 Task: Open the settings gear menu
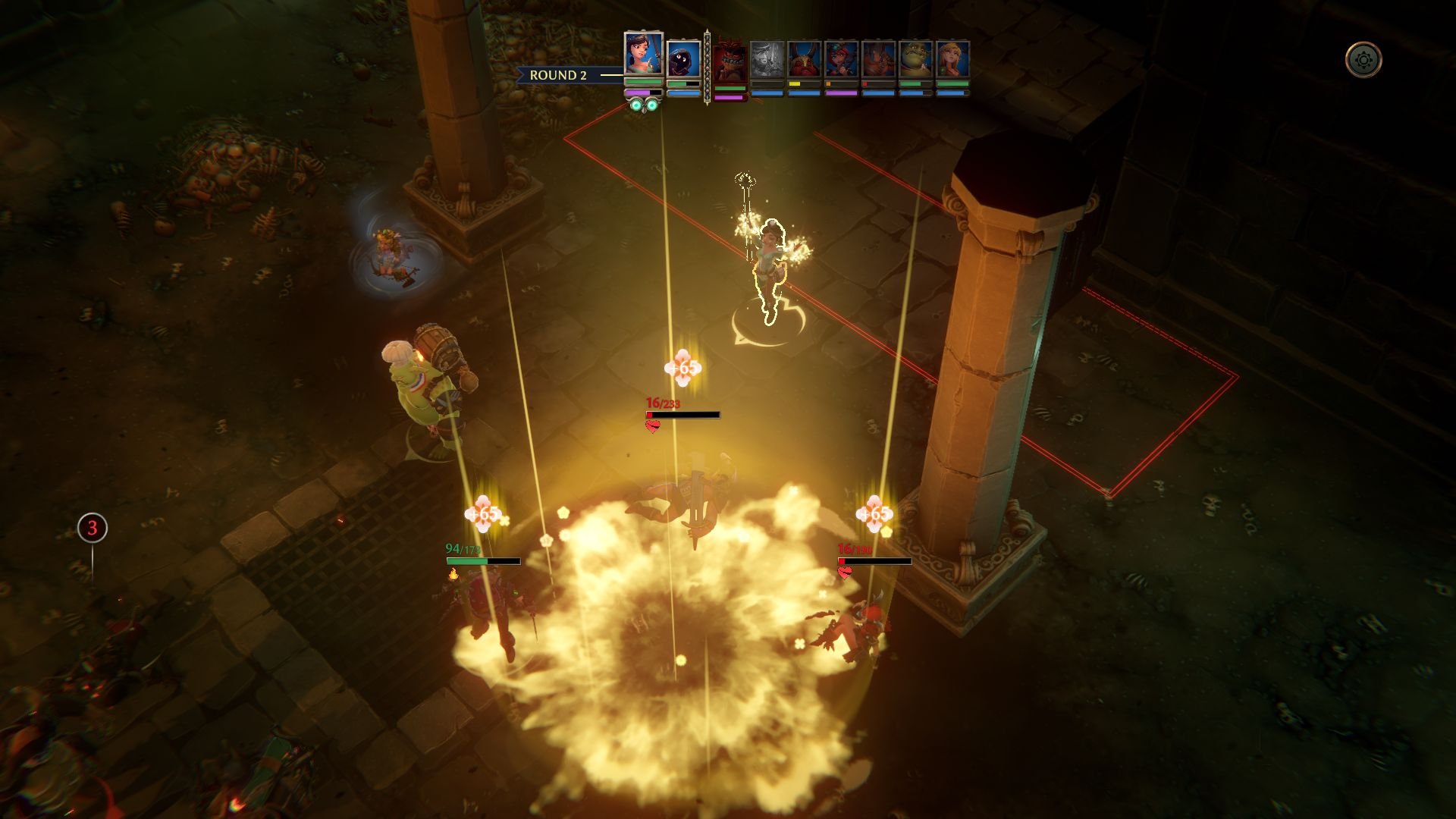point(1363,60)
